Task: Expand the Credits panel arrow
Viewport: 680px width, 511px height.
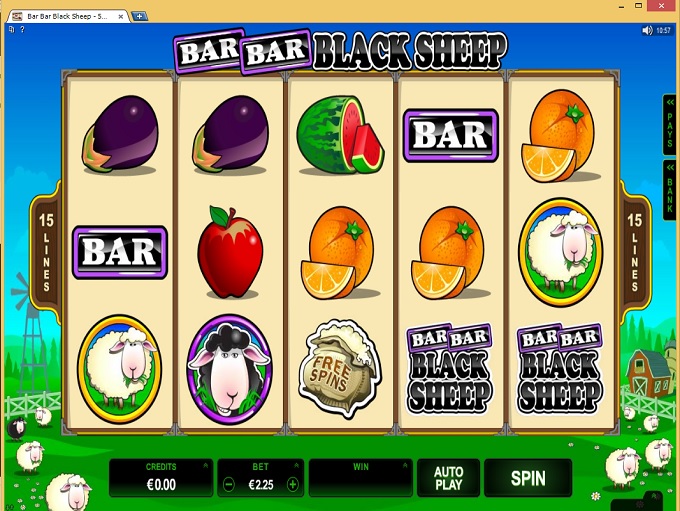Action: pos(204,465)
